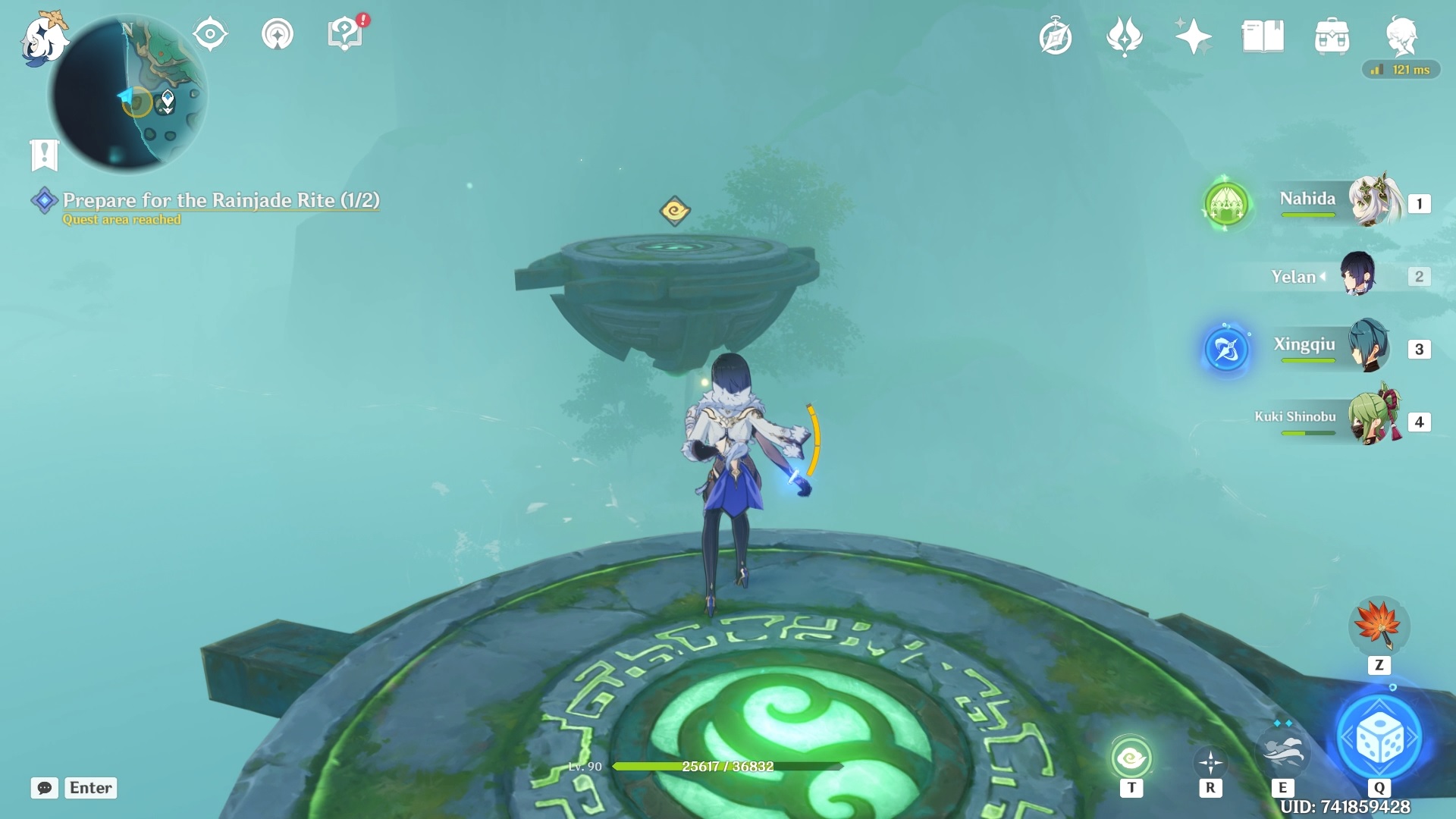Open the Adventurer Handbook book icon
This screenshot has height=819, width=1456.
[1263, 34]
